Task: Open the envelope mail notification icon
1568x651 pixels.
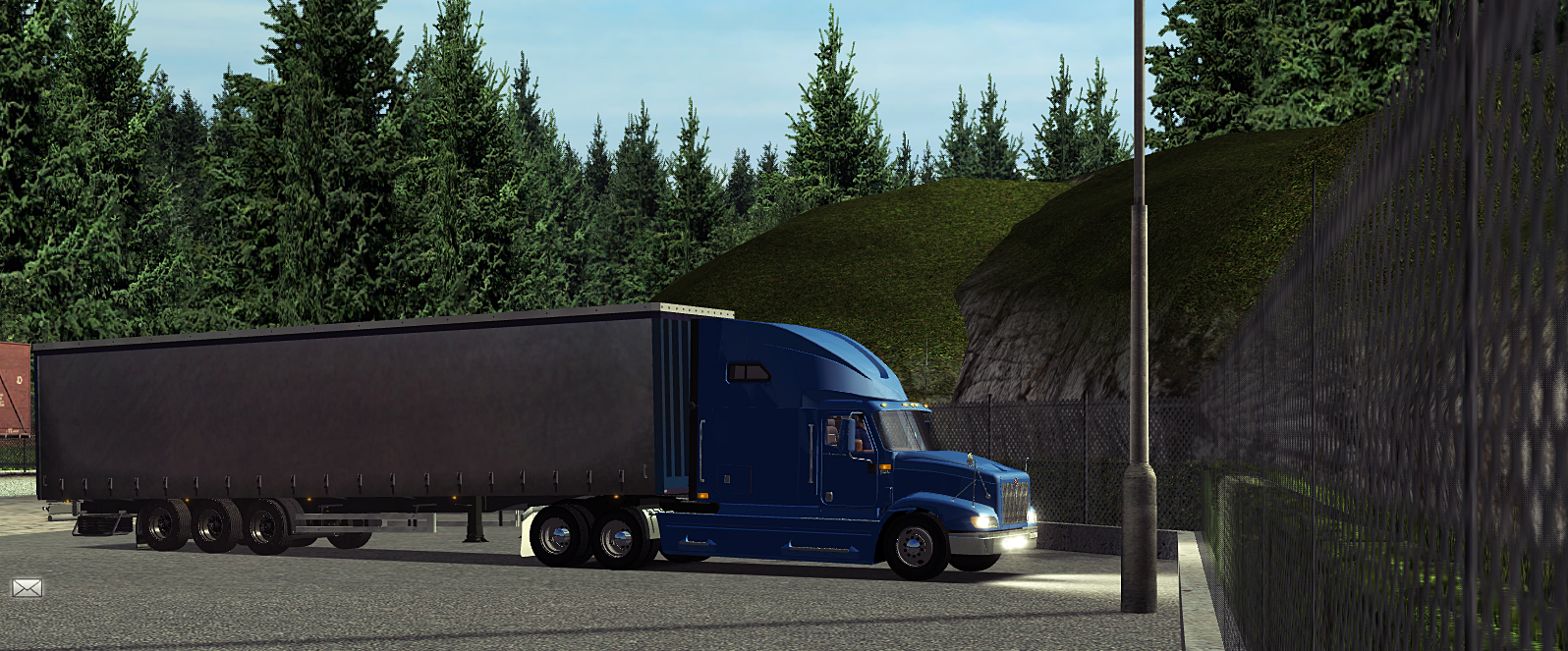Action: [x=27, y=588]
